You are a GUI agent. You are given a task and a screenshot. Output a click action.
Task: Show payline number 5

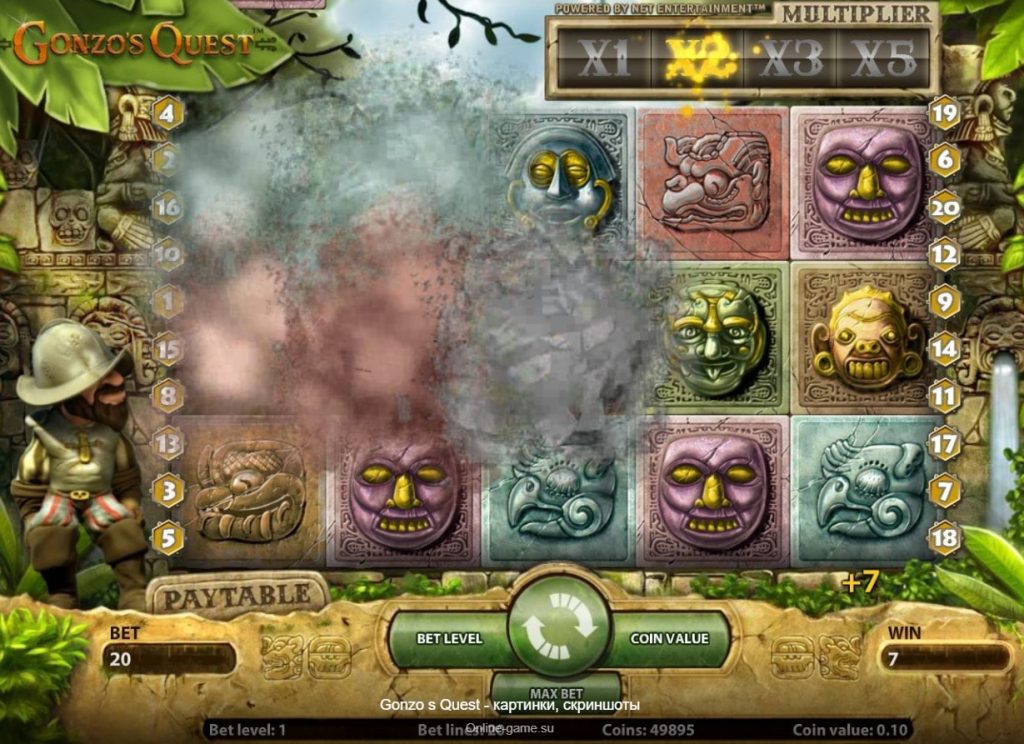(167, 538)
